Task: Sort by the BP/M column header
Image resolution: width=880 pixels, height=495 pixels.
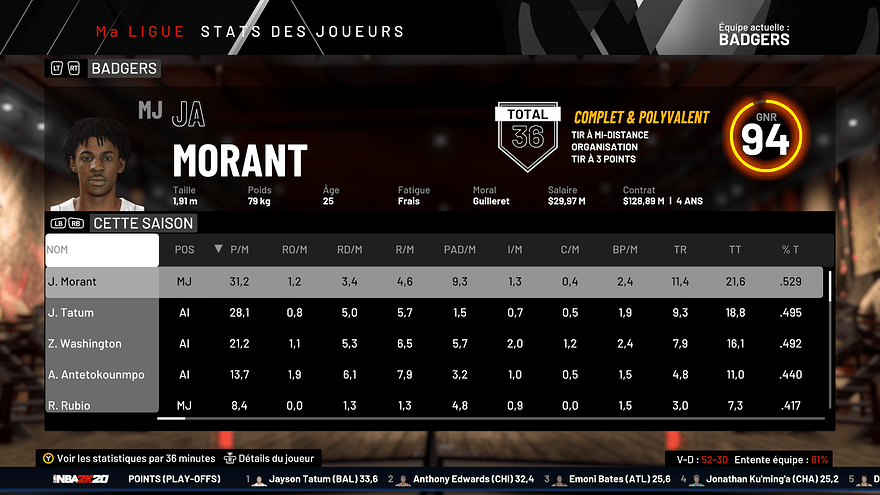Action: [625, 249]
